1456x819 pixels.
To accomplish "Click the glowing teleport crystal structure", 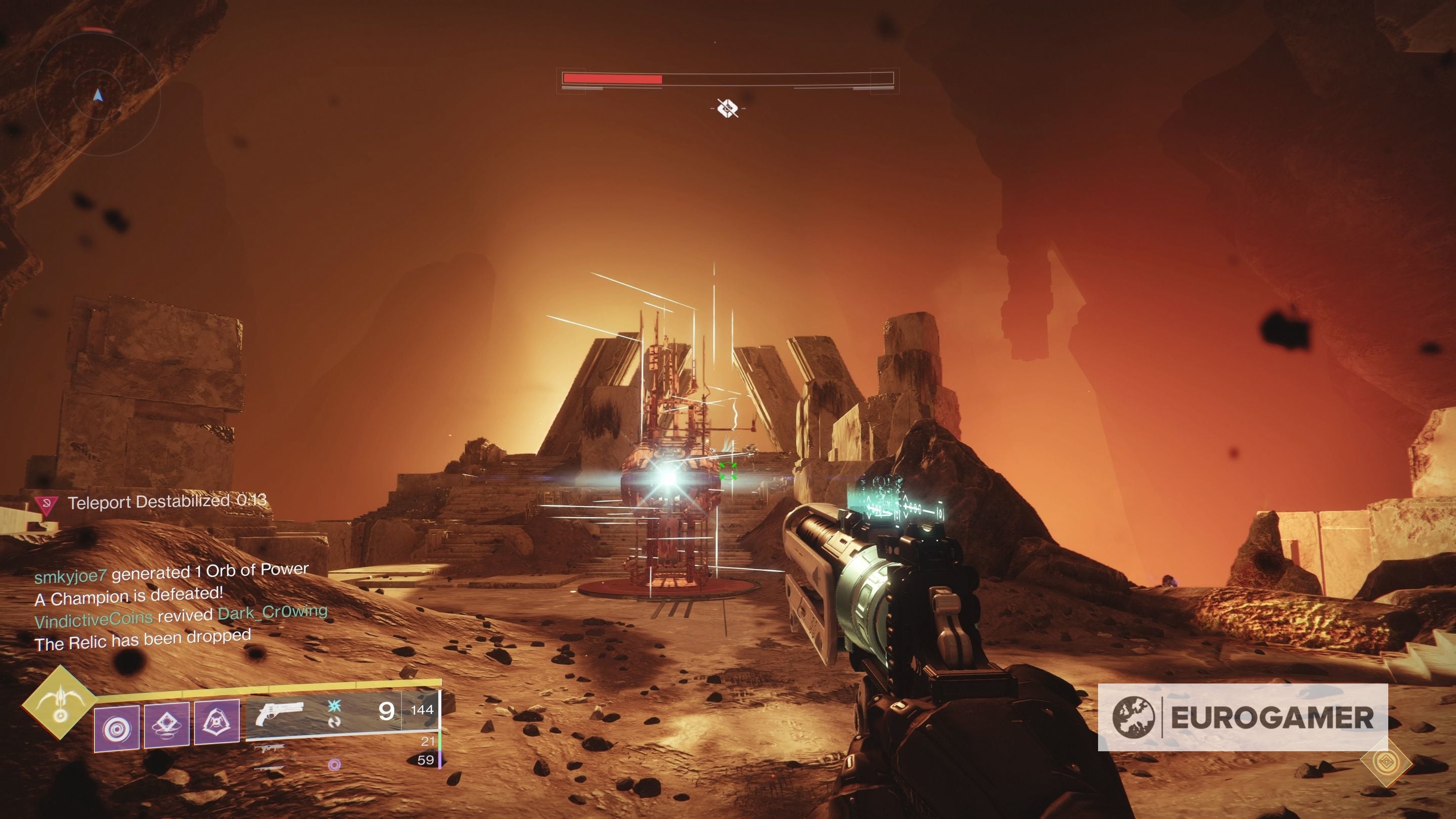I will coord(670,480).
